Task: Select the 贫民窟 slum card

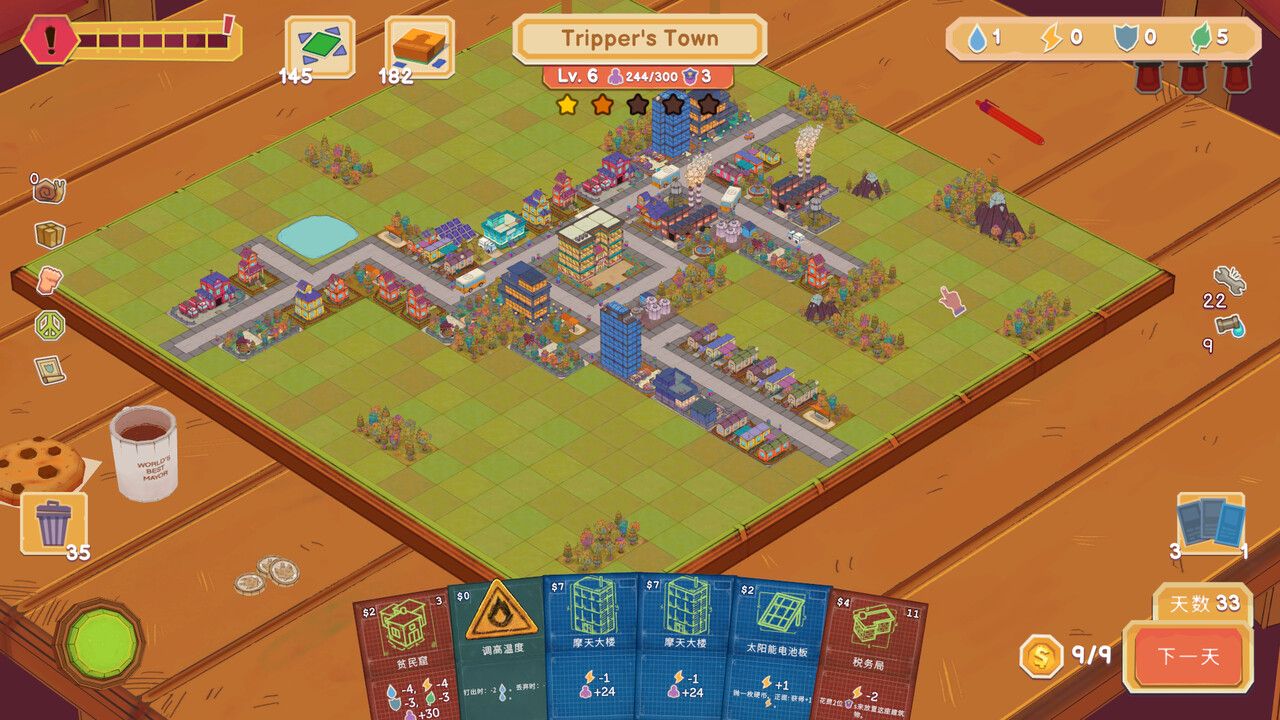Action: coord(401,650)
